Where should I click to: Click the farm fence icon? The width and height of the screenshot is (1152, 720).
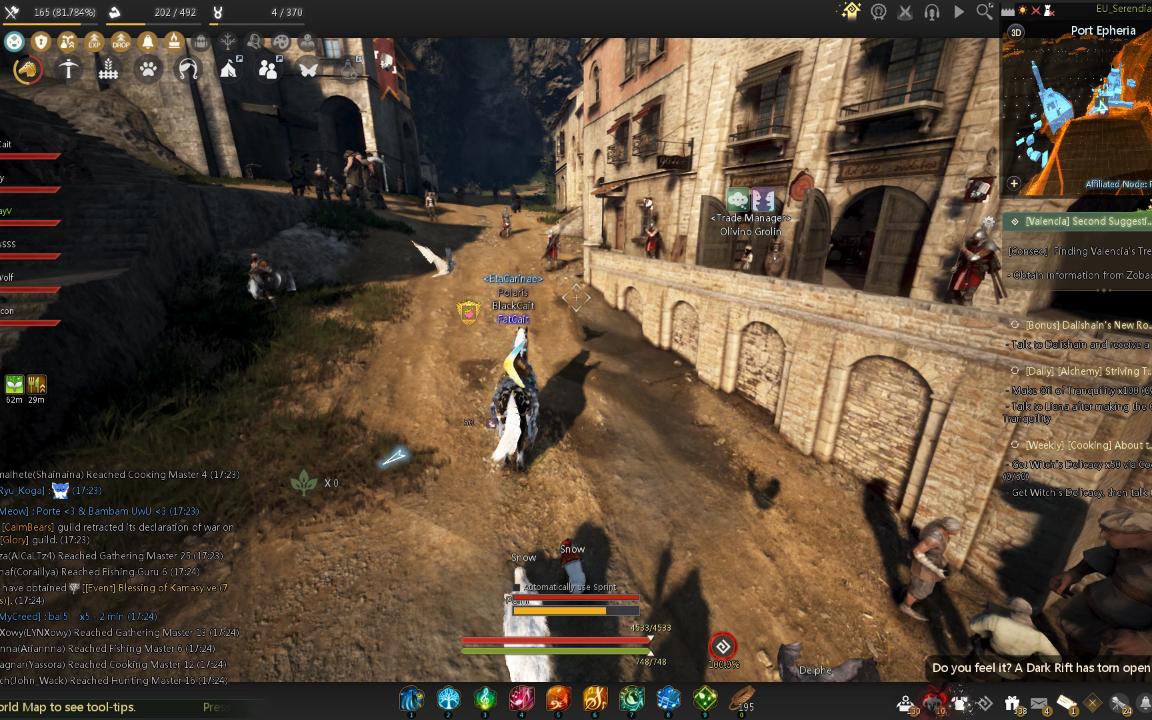point(108,69)
